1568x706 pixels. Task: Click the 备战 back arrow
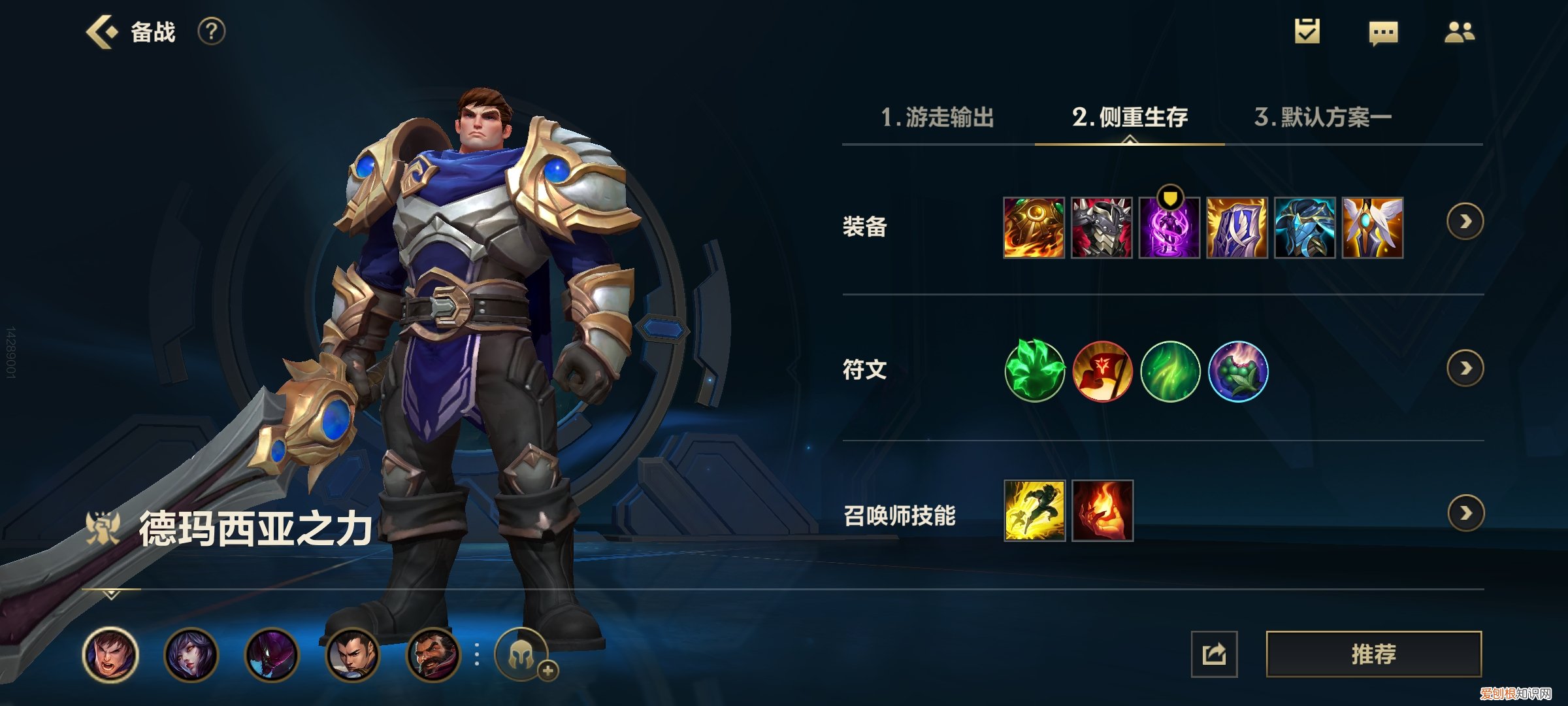point(99,31)
